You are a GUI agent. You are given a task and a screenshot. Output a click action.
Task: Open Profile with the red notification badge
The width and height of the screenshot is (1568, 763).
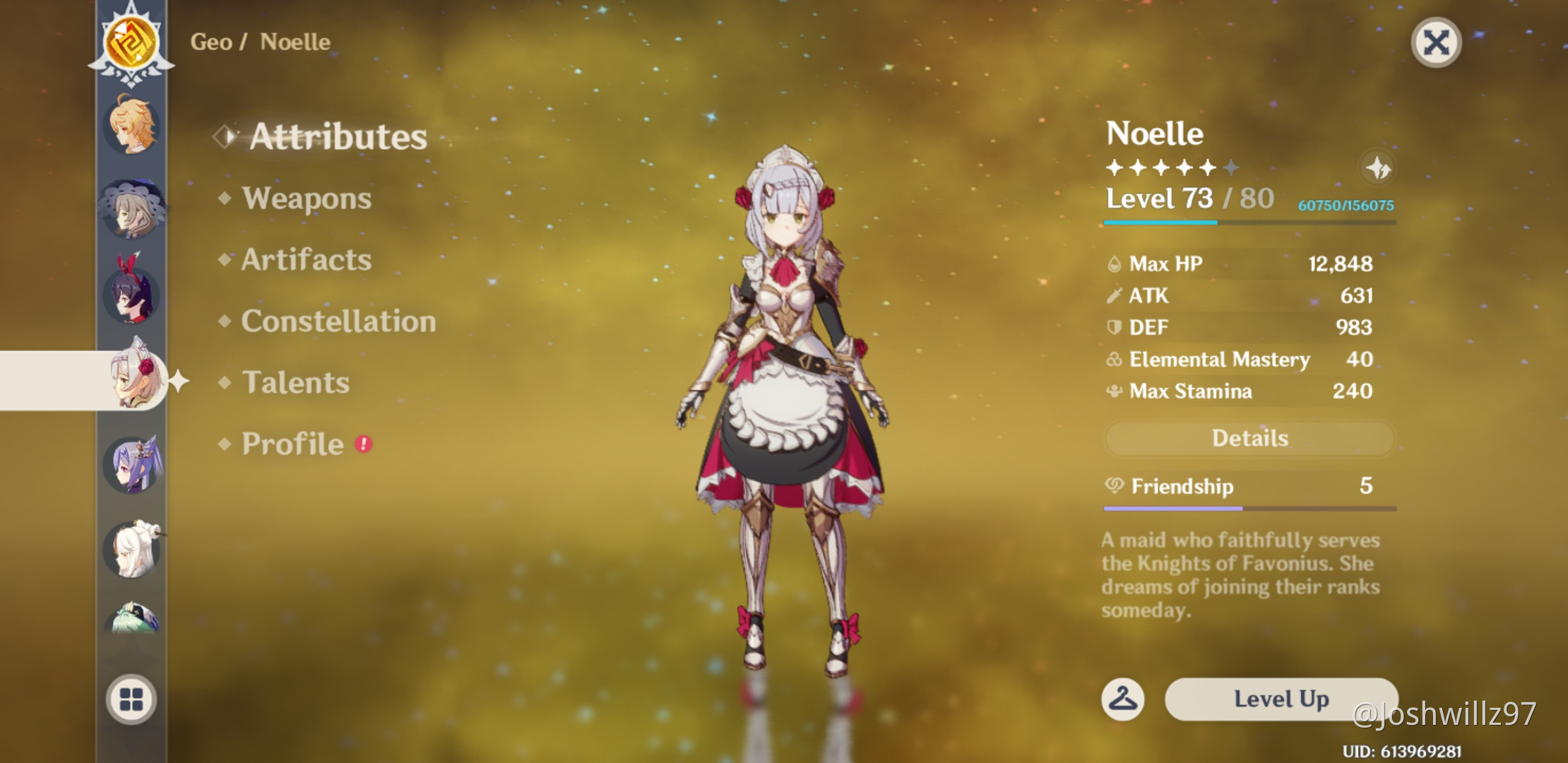coord(293,444)
